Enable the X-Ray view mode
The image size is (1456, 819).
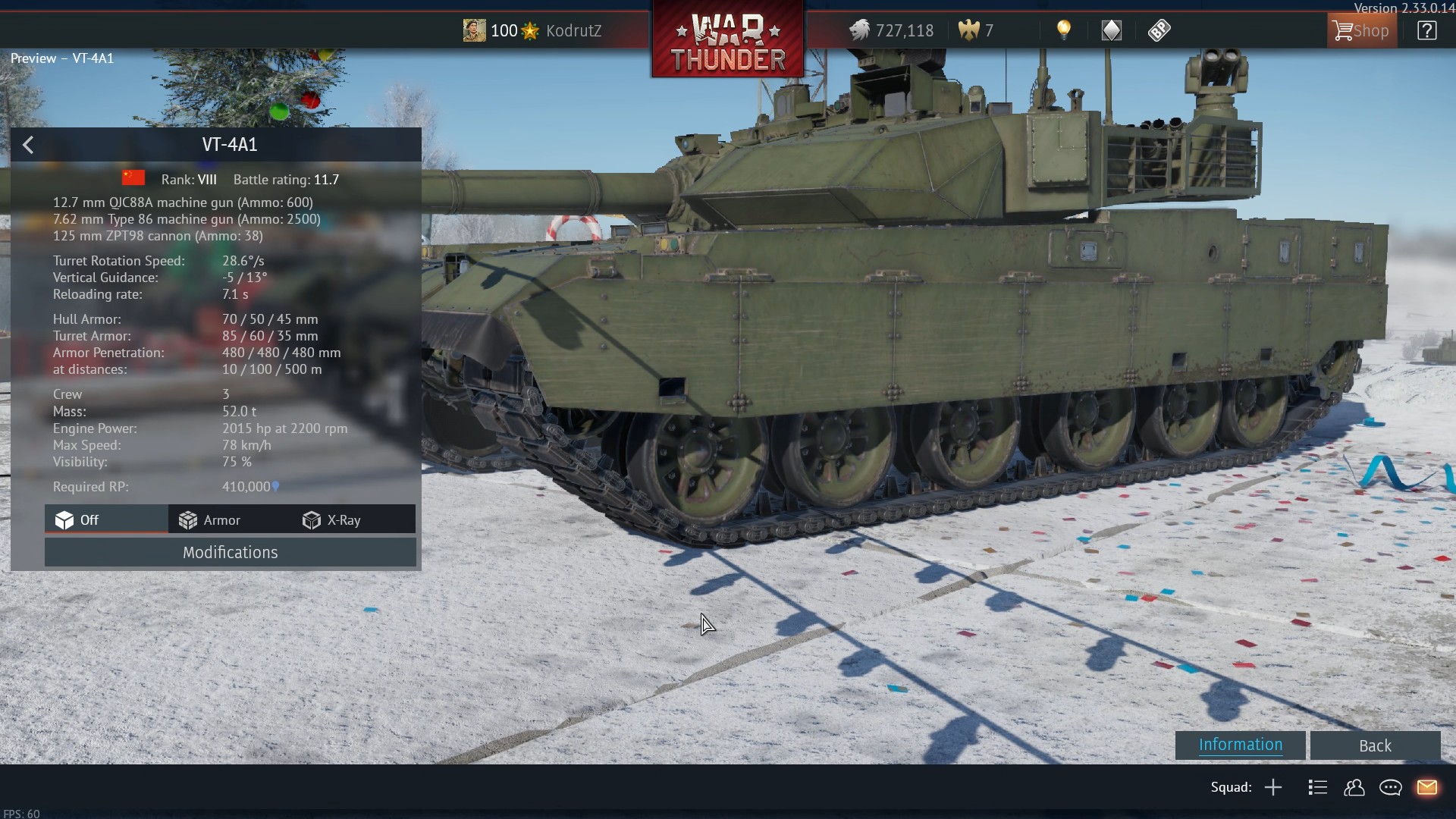pos(332,520)
